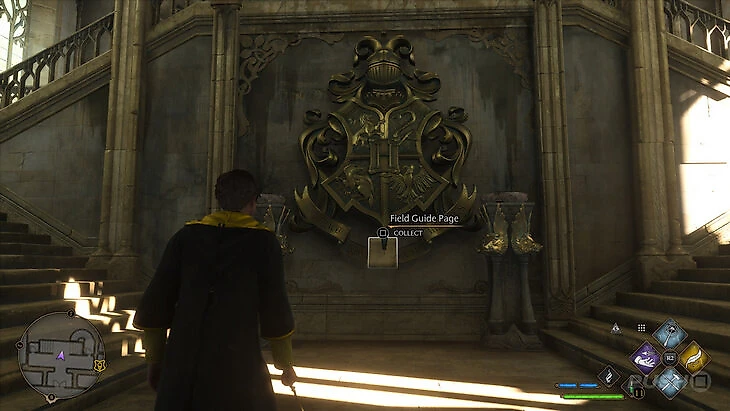Open the circular minimap

pyautogui.click(x=60, y=354)
